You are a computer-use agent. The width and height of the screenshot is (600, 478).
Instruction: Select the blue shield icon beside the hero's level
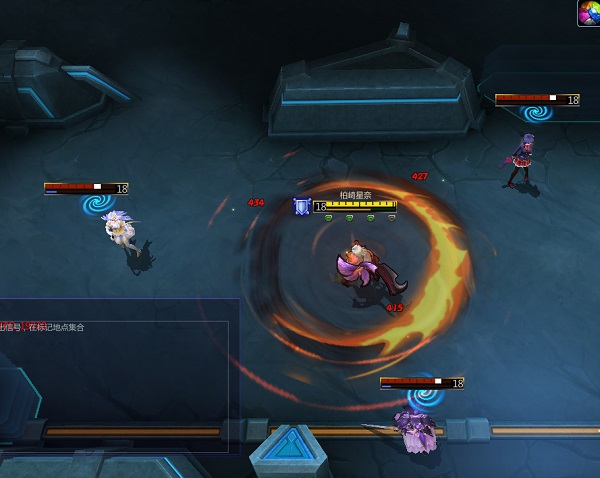(301, 207)
